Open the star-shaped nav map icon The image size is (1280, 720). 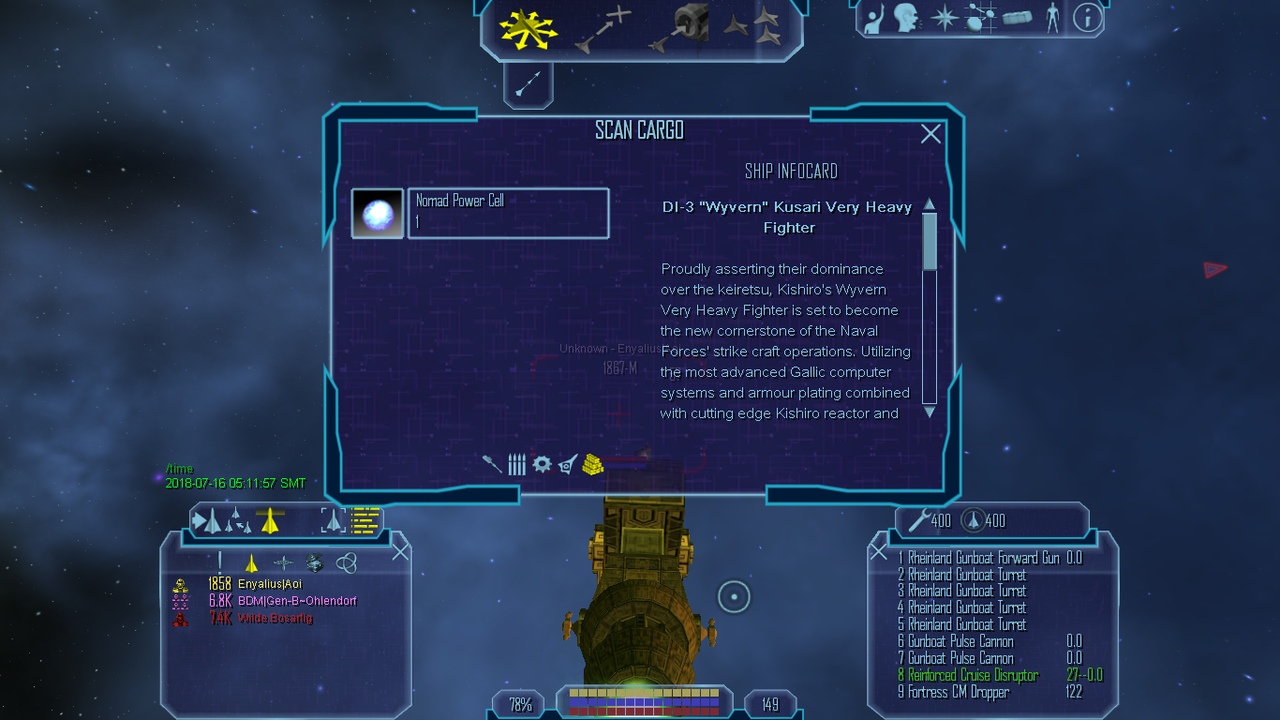point(944,18)
